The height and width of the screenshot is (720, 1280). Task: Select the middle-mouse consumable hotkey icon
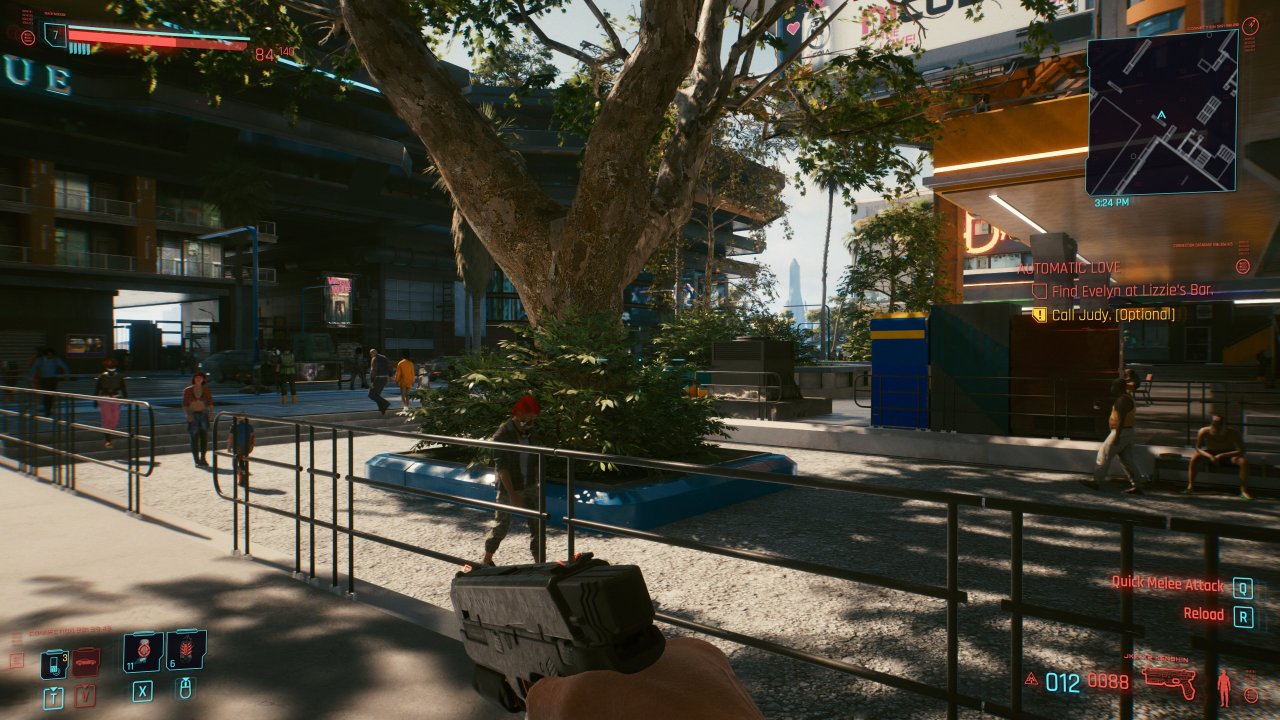pos(186,690)
